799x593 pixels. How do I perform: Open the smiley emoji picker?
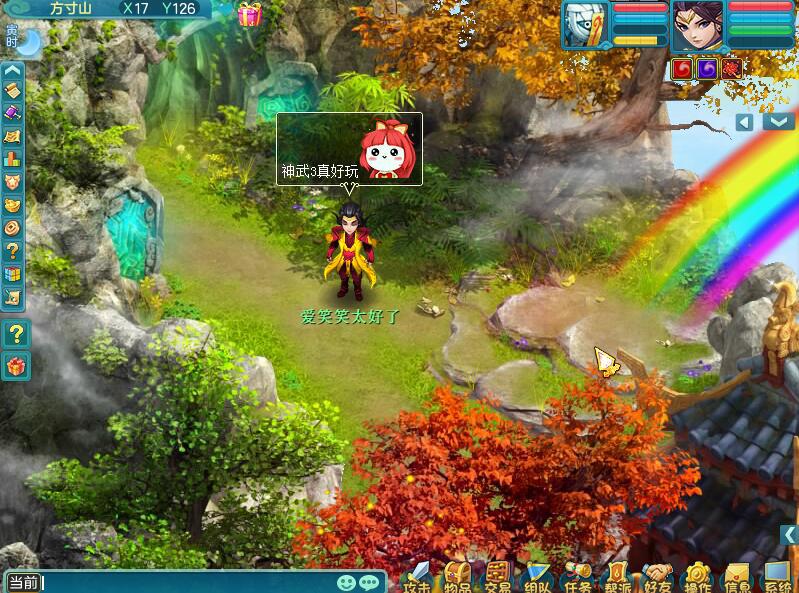coord(346,582)
